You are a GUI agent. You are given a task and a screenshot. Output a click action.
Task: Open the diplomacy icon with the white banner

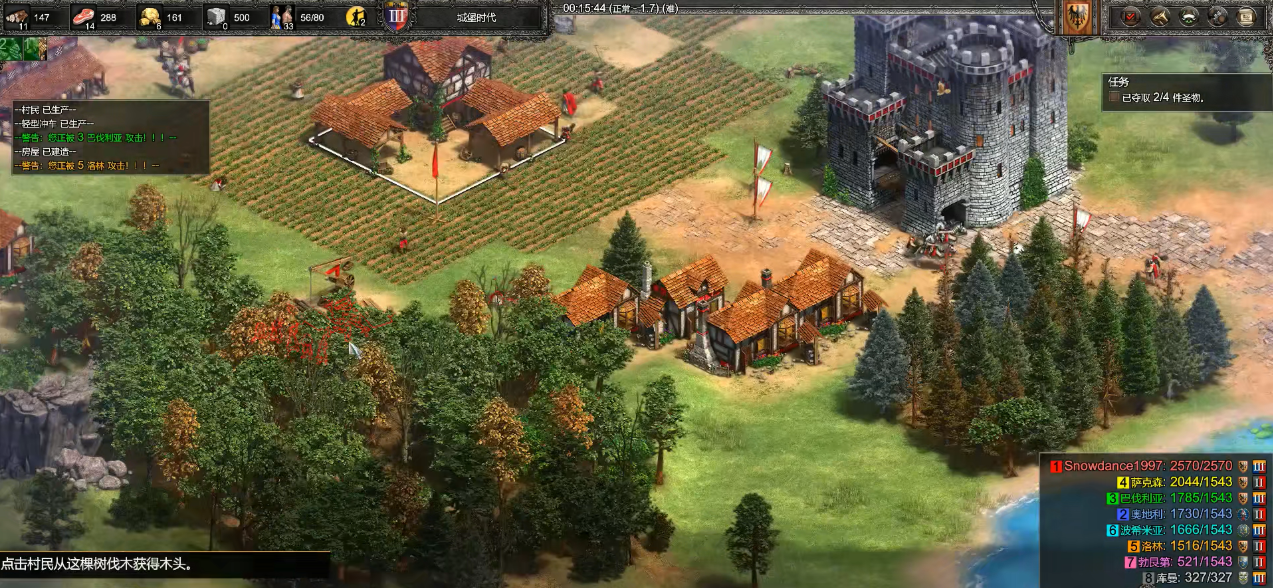pos(1189,16)
